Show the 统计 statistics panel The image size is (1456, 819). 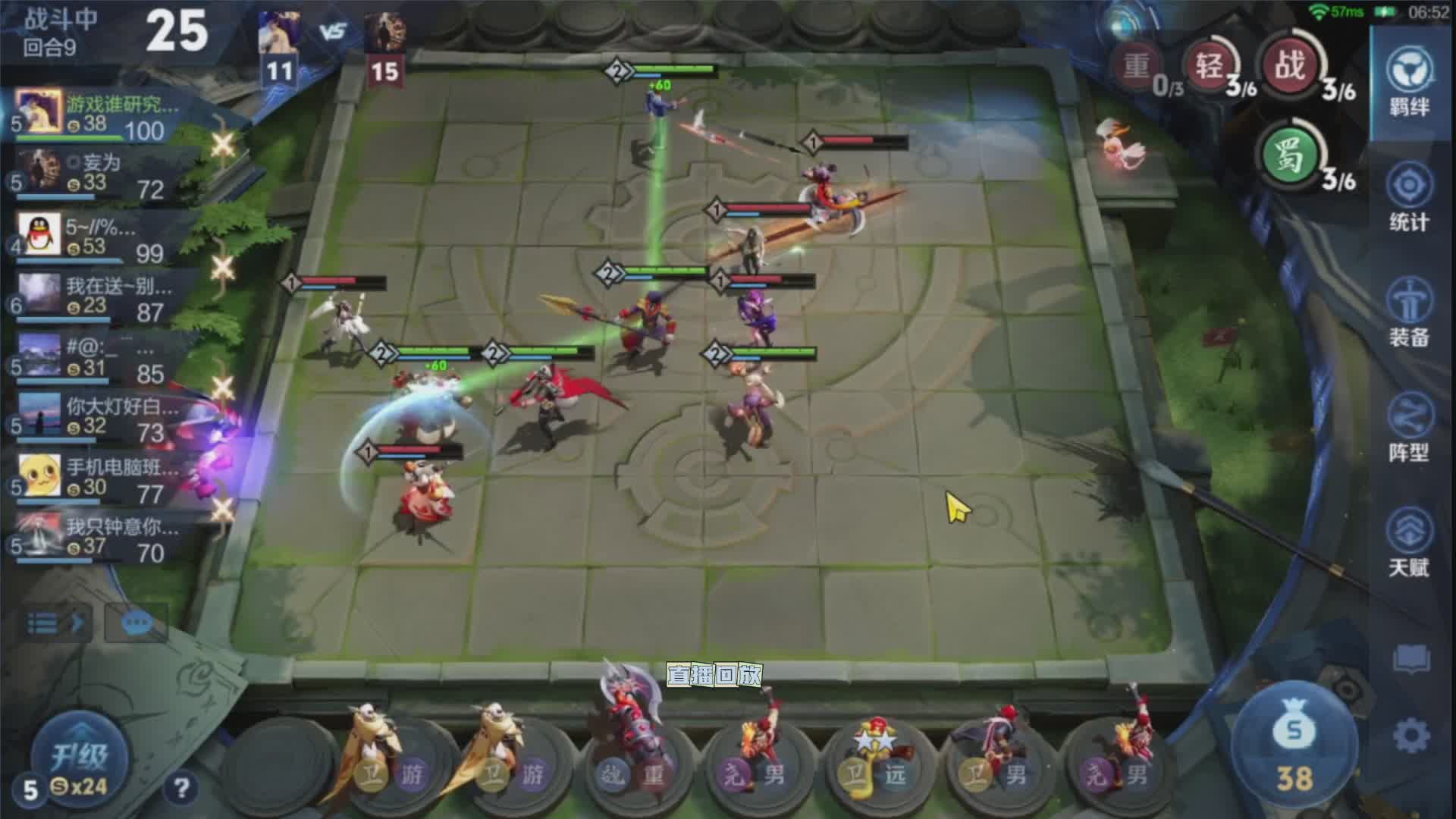coord(1409,199)
